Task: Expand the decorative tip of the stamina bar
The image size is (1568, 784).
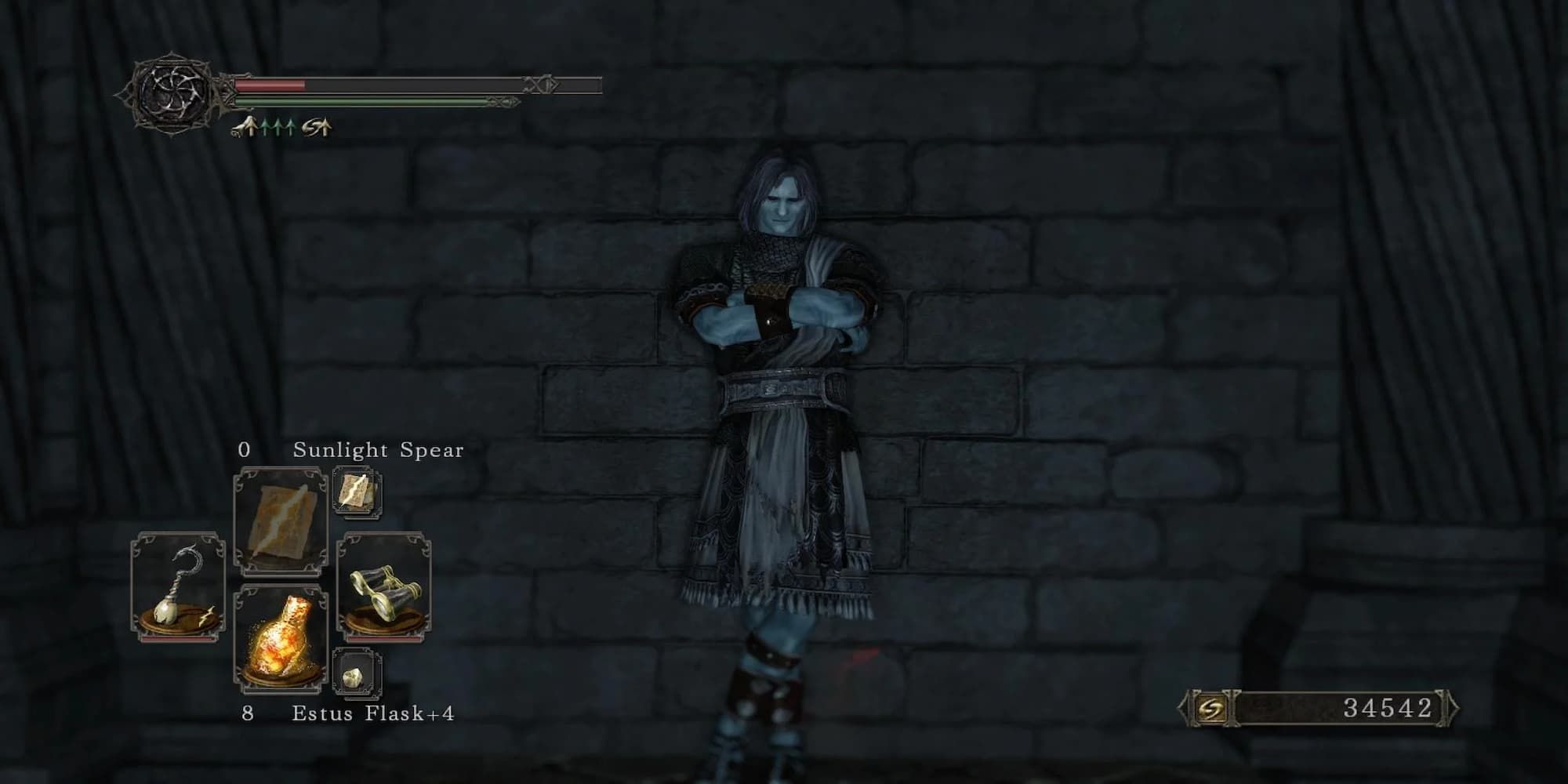Action: click(x=502, y=101)
